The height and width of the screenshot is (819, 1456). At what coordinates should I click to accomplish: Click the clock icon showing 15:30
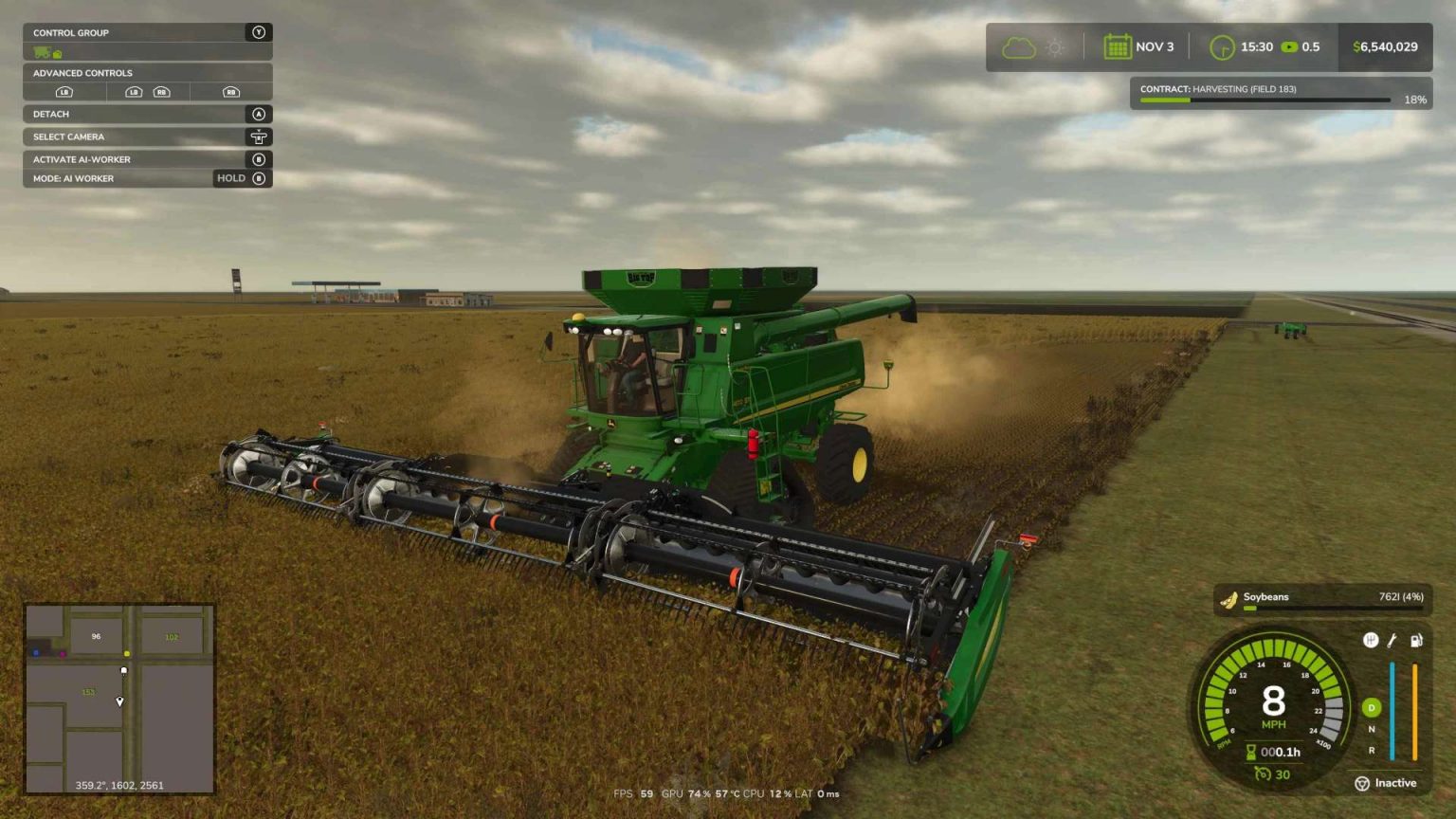coord(1222,45)
